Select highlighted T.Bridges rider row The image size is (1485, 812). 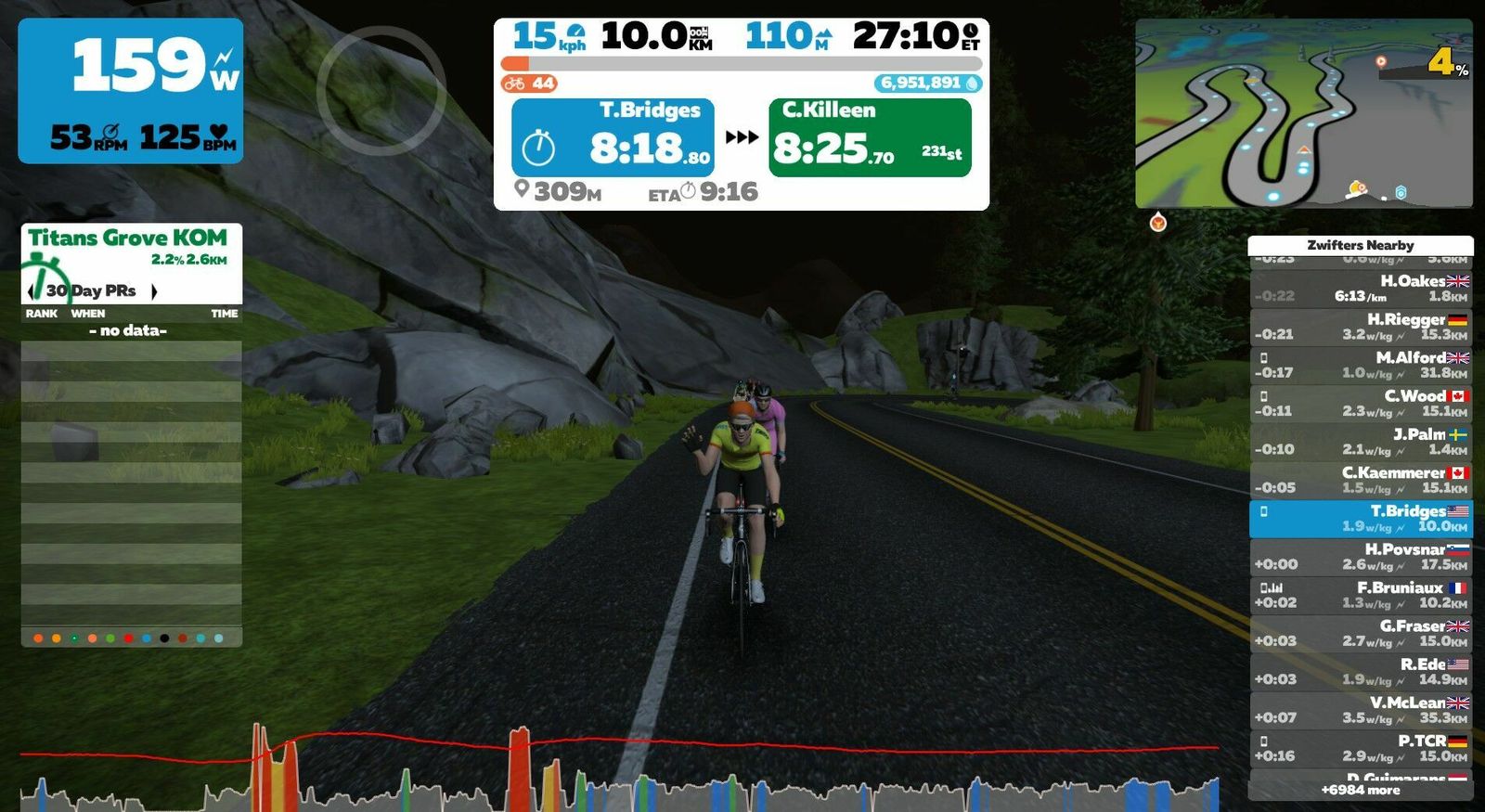(x=1361, y=519)
